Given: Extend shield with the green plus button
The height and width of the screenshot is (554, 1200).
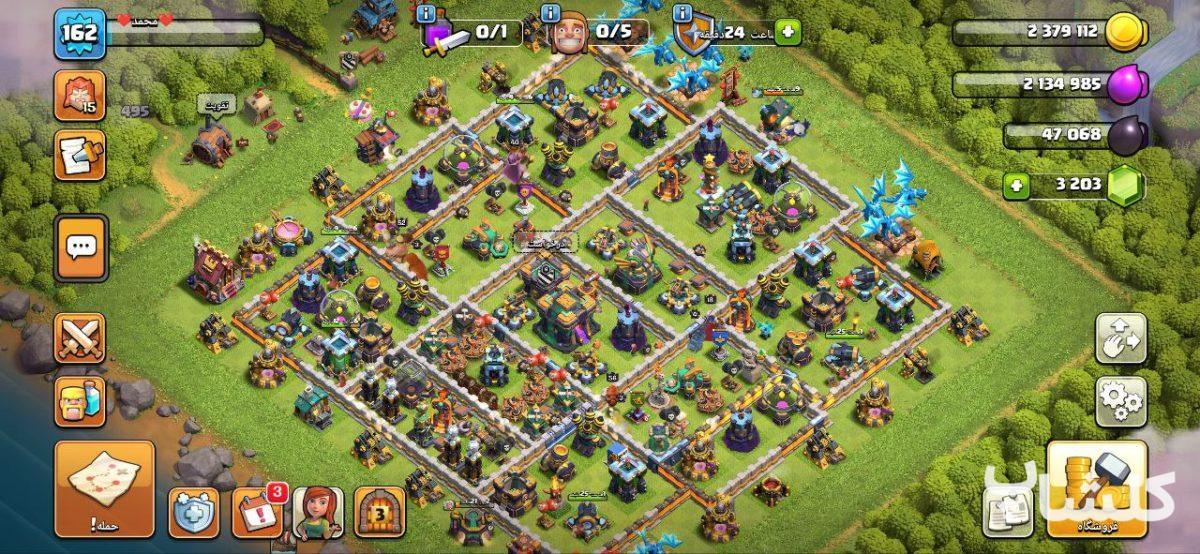Looking at the screenshot, I should pyautogui.click(x=788, y=32).
